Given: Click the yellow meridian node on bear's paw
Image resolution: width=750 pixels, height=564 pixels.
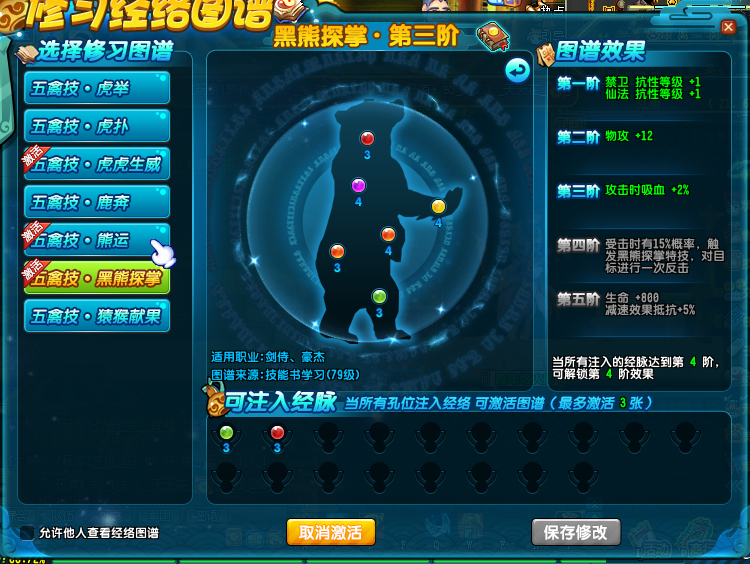Looking at the screenshot, I should [x=437, y=207].
